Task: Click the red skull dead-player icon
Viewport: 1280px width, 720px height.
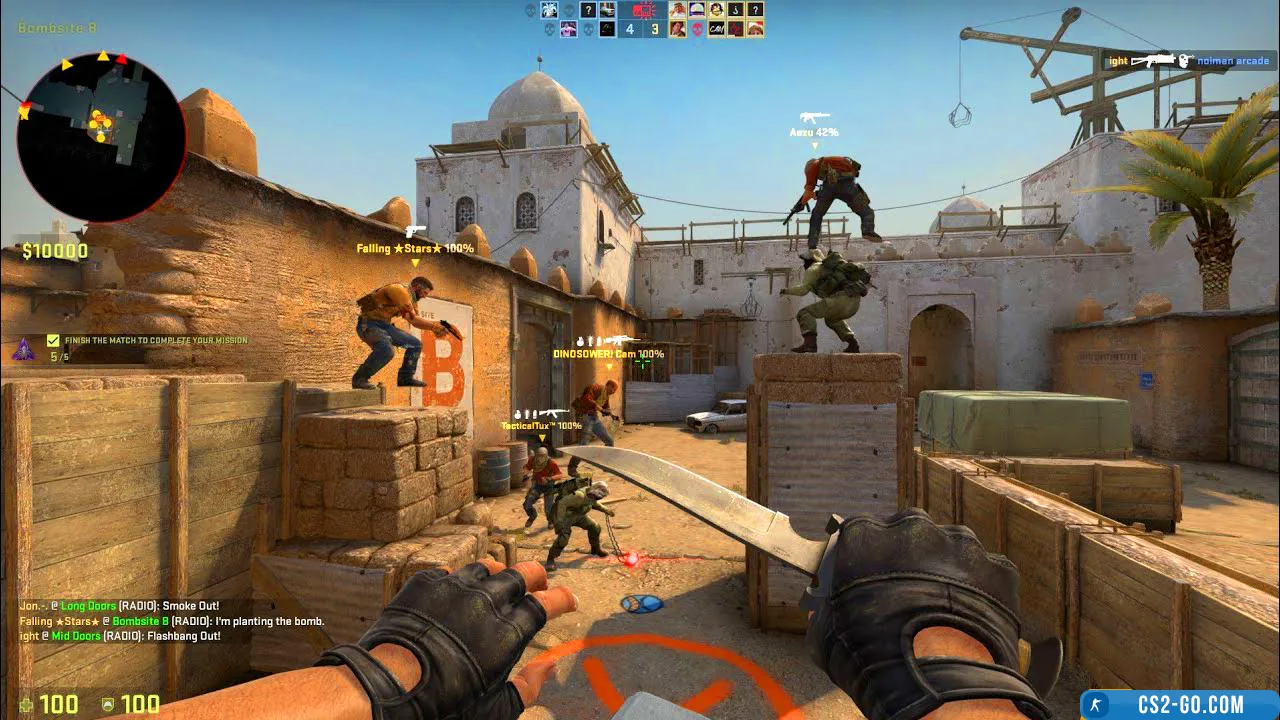Action: 697,29
